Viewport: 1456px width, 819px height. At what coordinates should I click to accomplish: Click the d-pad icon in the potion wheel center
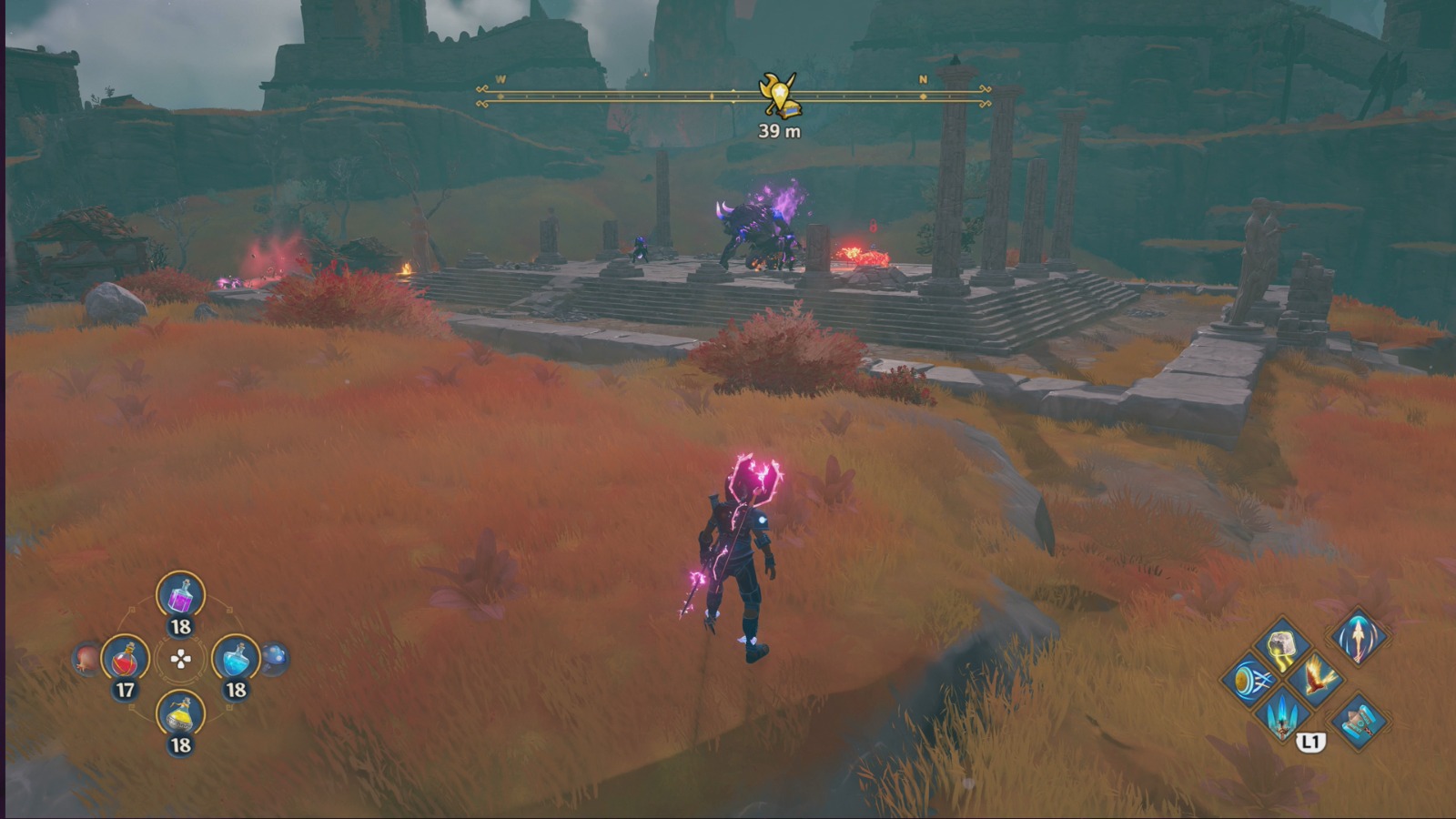[180, 660]
